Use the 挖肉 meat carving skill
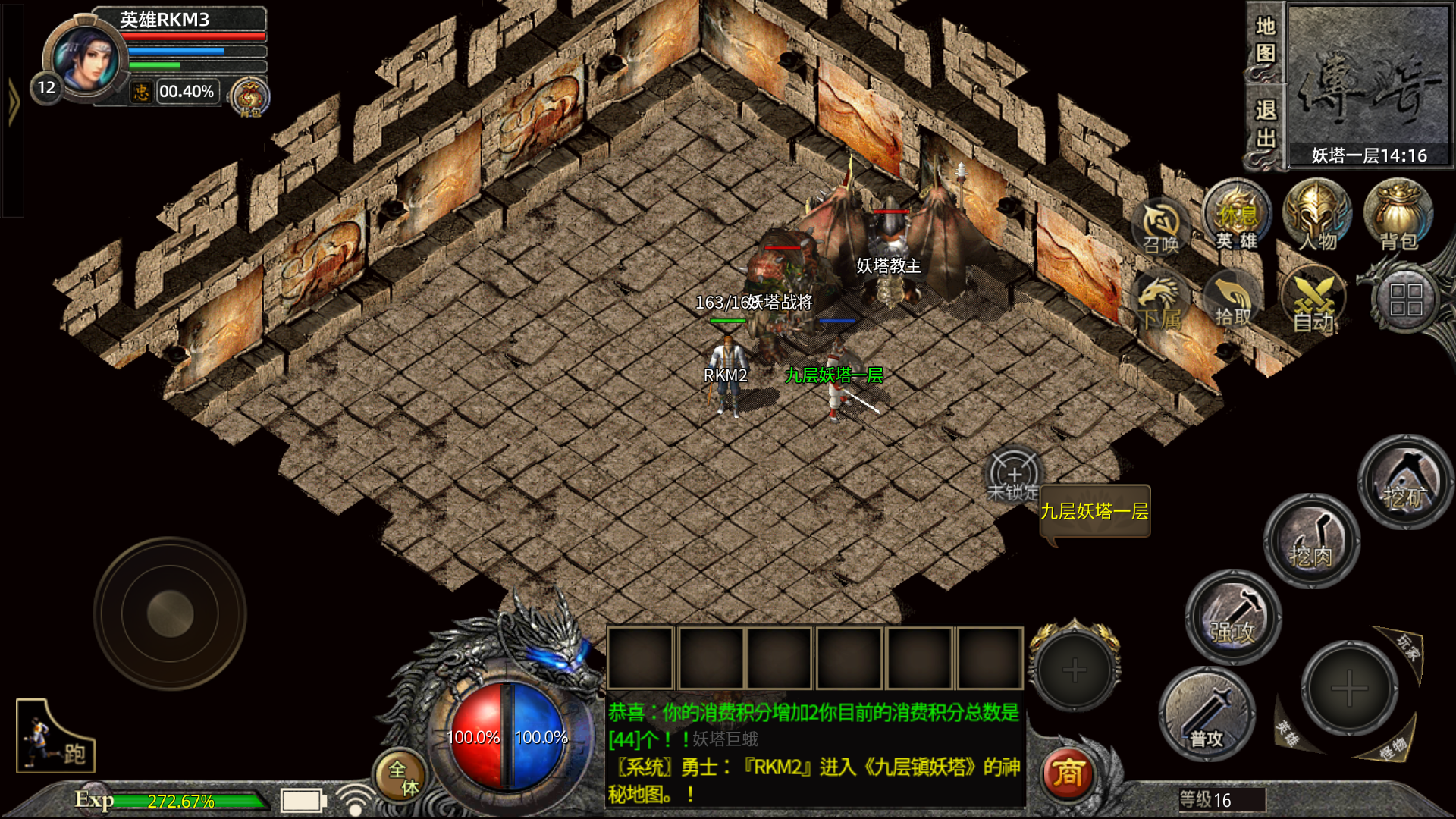This screenshot has height=819, width=1456. click(x=1311, y=541)
